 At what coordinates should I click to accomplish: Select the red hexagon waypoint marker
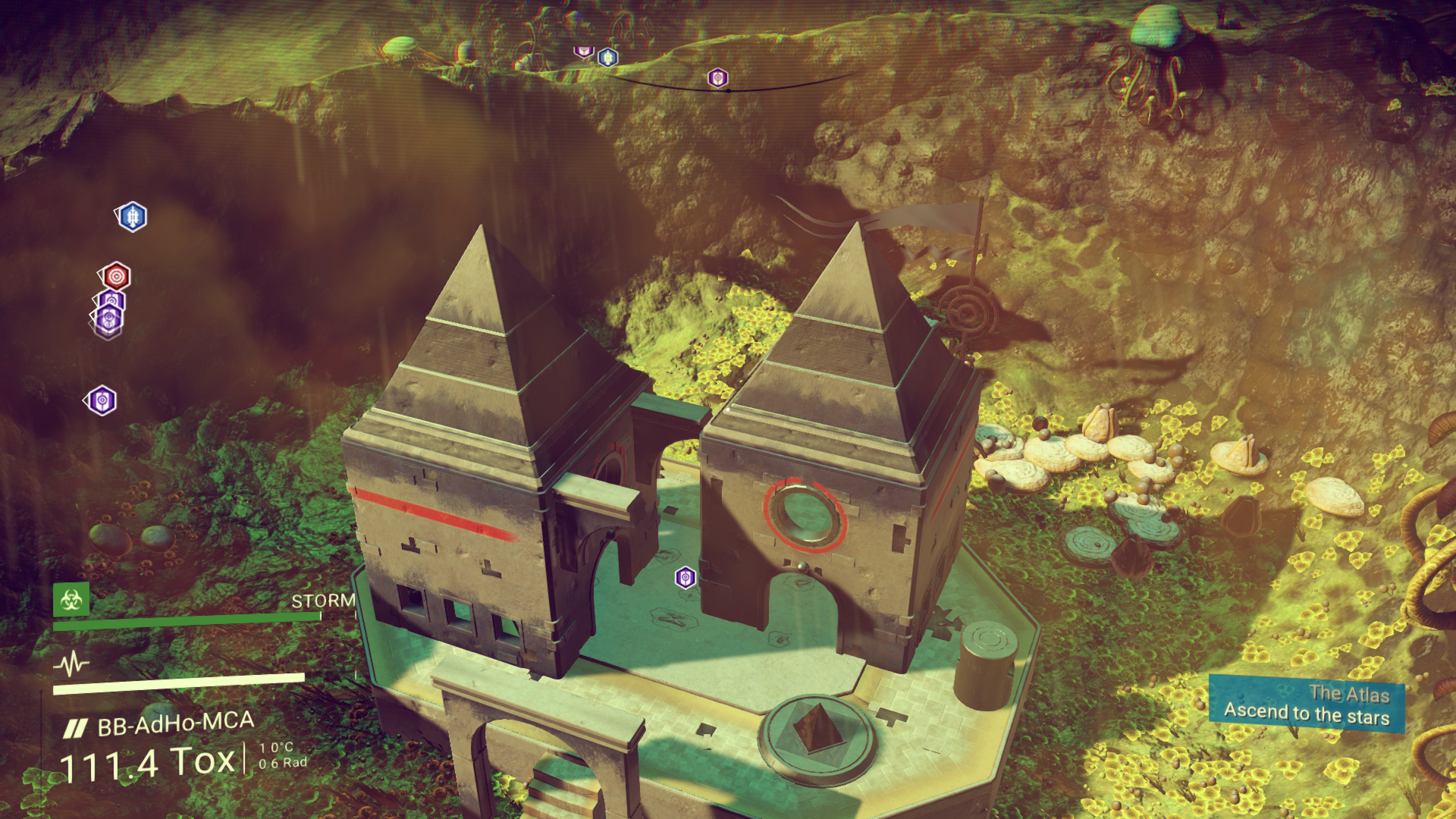[x=116, y=276]
